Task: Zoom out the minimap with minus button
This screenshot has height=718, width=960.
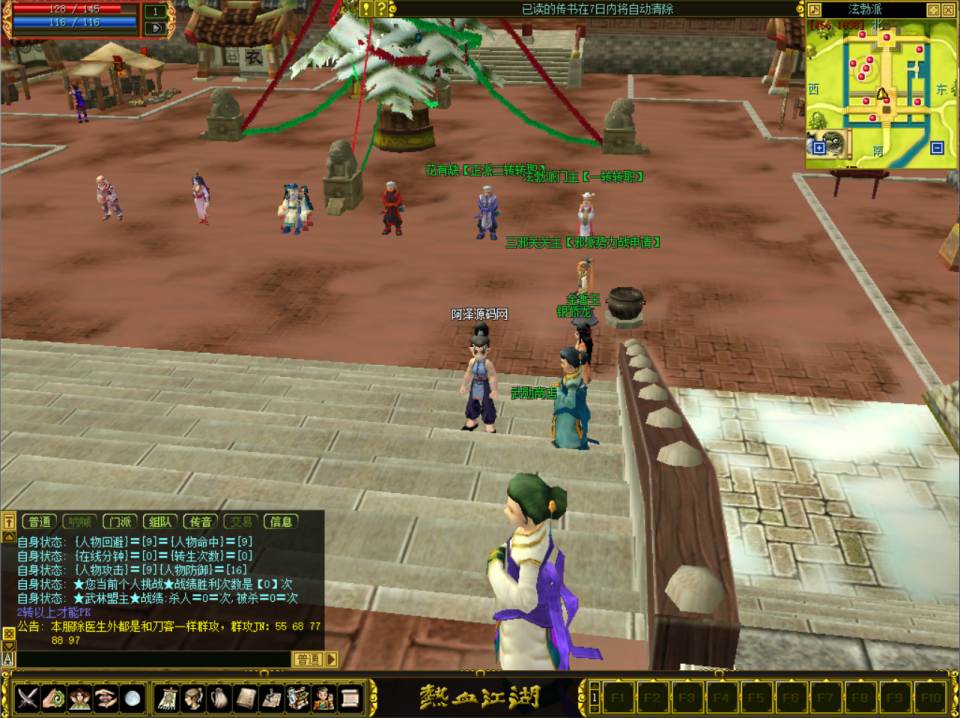Action: click(x=937, y=148)
